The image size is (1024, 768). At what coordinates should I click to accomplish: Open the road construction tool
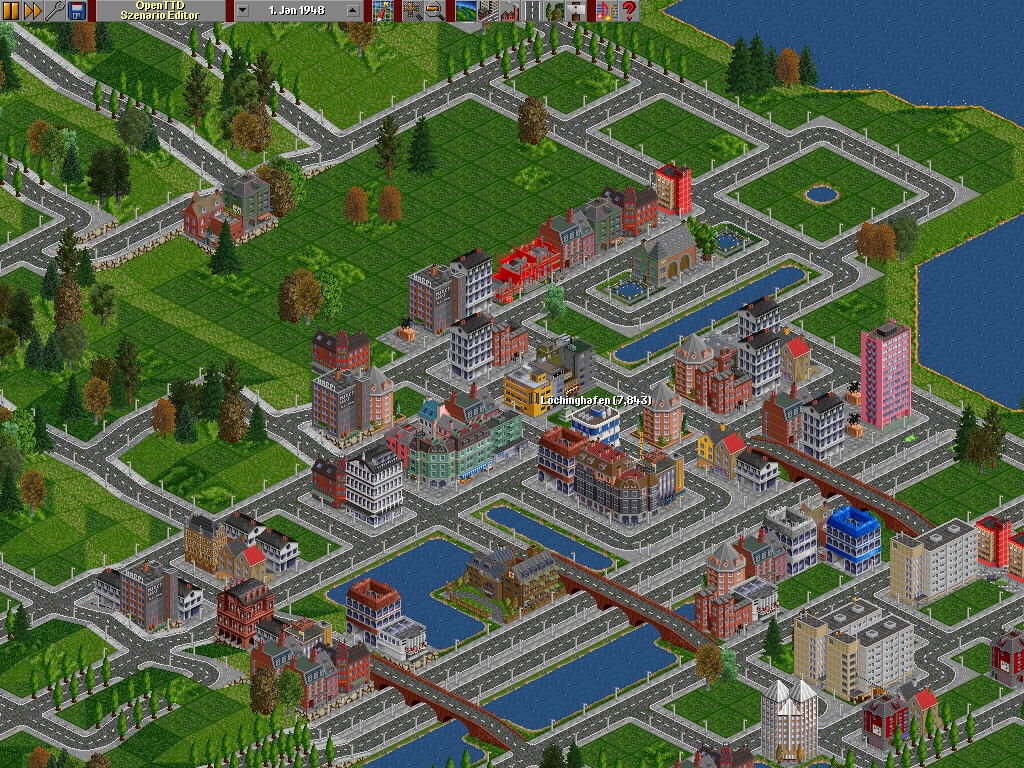click(x=532, y=11)
